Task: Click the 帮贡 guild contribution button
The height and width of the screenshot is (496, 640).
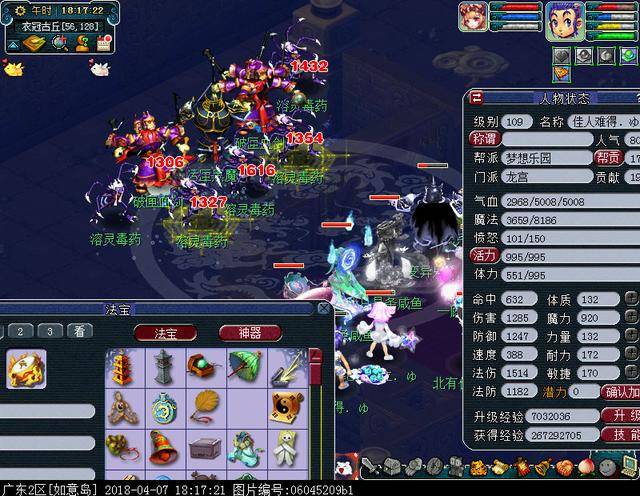Action: click(609, 158)
